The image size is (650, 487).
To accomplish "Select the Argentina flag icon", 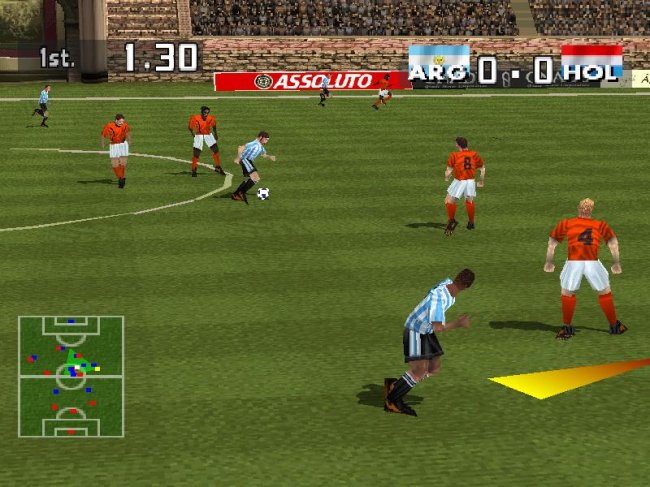I will [x=439, y=59].
